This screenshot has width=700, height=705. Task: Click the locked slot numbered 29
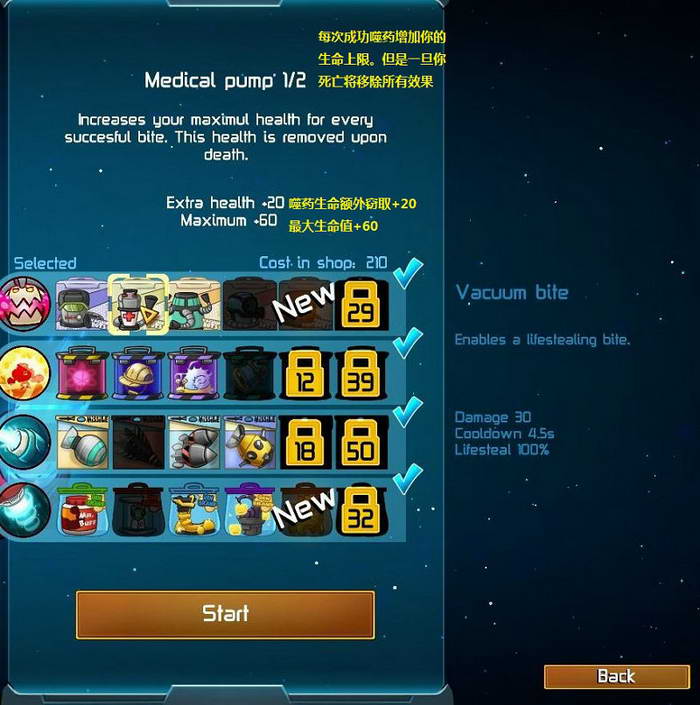coord(361,305)
